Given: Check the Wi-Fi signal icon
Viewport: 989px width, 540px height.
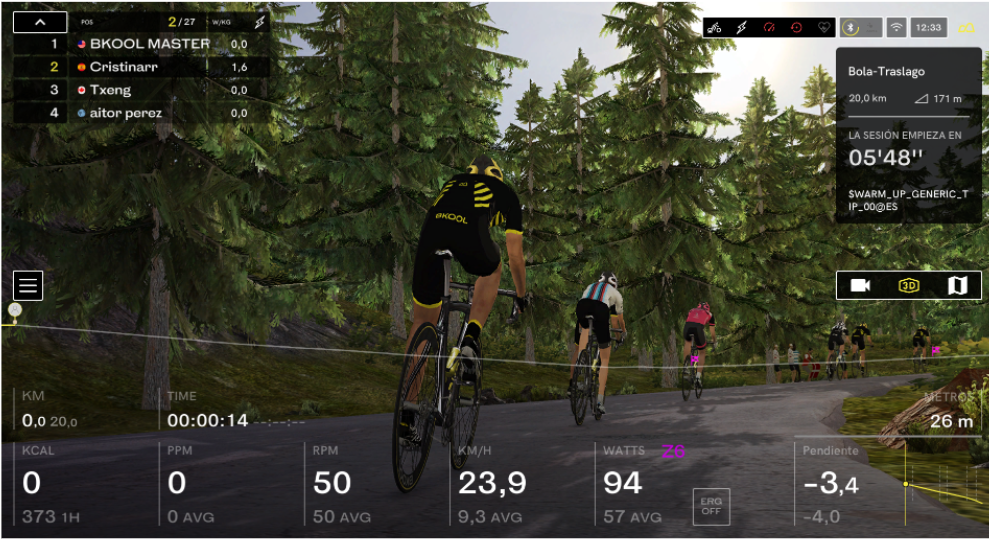Looking at the screenshot, I should pos(896,28).
